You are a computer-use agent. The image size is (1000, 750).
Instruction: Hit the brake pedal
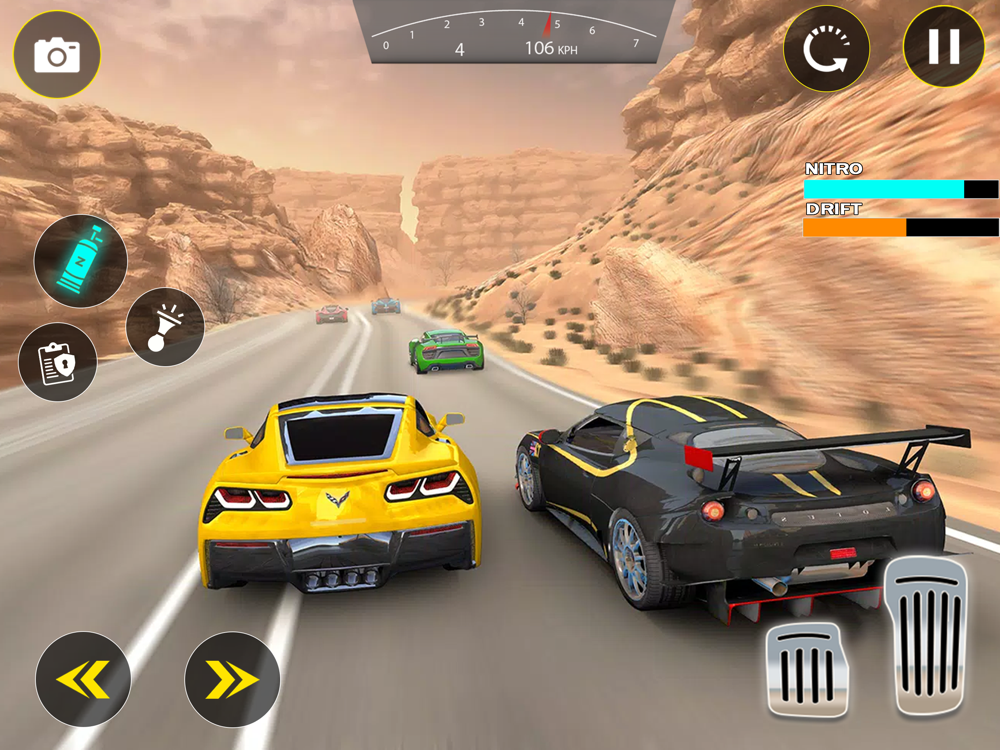tap(807, 669)
